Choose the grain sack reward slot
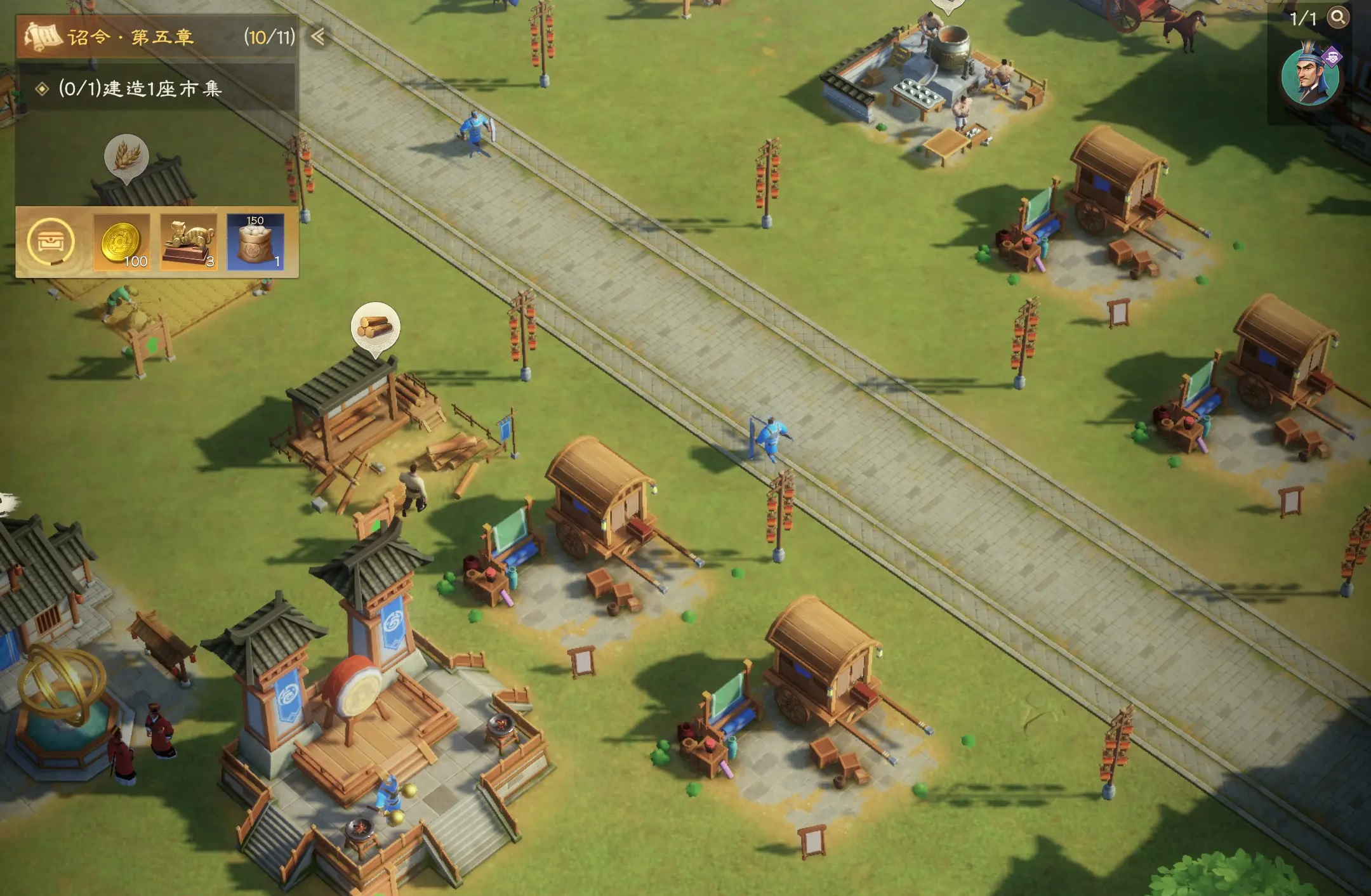Image resolution: width=1371 pixels, height=896 pixels. 255,242
